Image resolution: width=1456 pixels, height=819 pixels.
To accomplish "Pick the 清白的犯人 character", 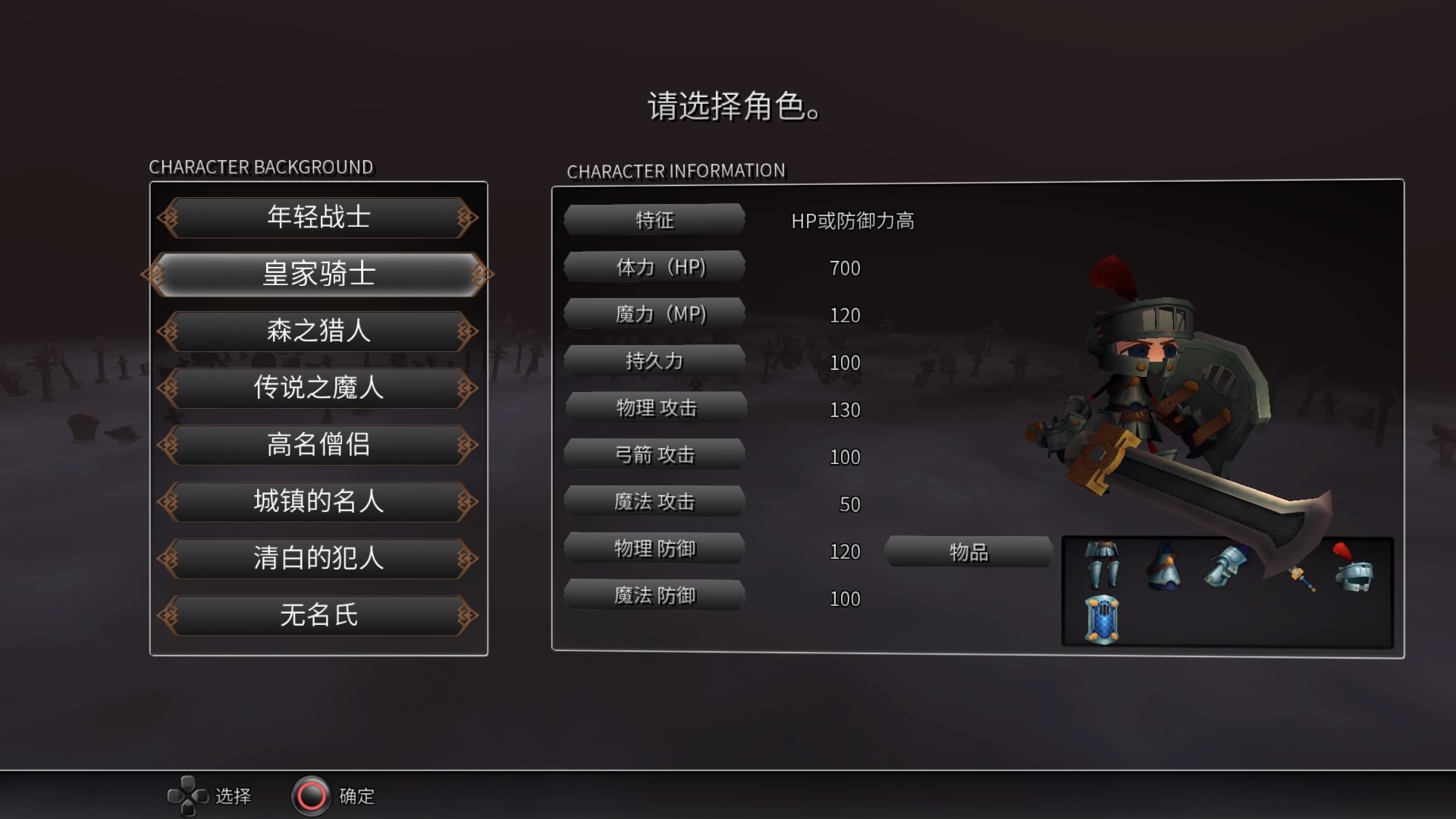I will click(x=318, y=559).
